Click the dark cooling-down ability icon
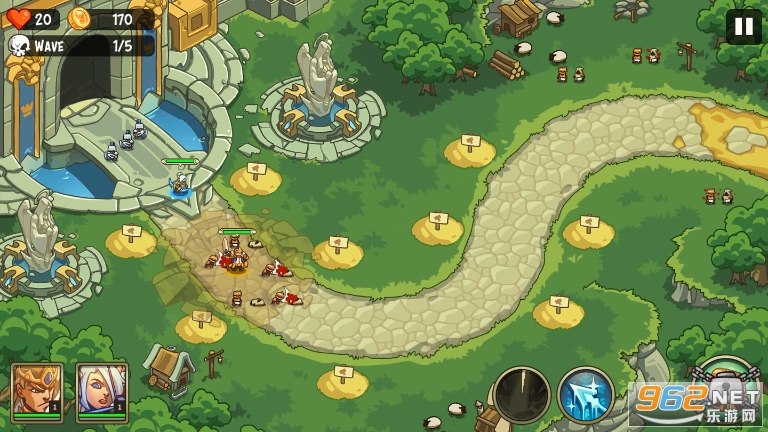The height and width of the screenshot is (432, 768). tap(522, 395)
